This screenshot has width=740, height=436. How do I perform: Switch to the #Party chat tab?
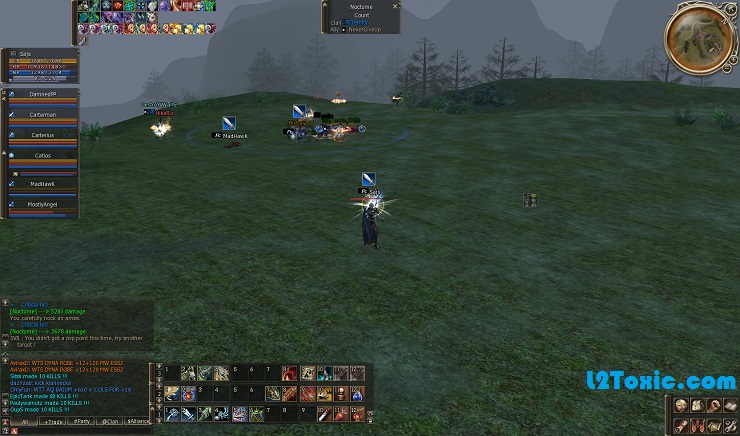(x=79, y=422)
